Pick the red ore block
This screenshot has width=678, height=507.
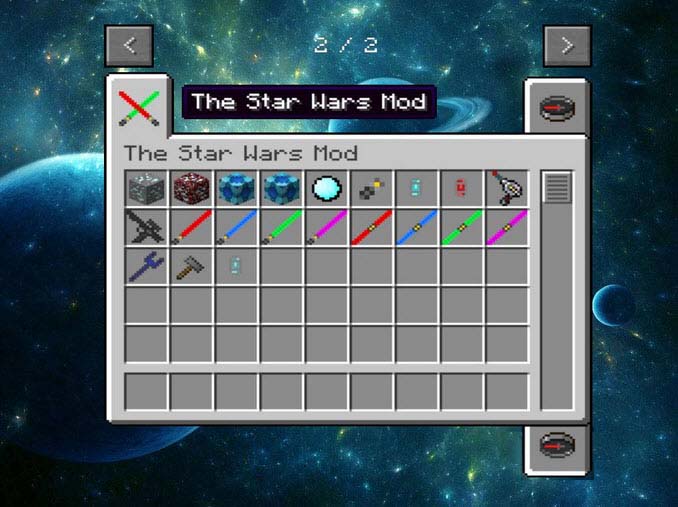[x=191, y=187]
